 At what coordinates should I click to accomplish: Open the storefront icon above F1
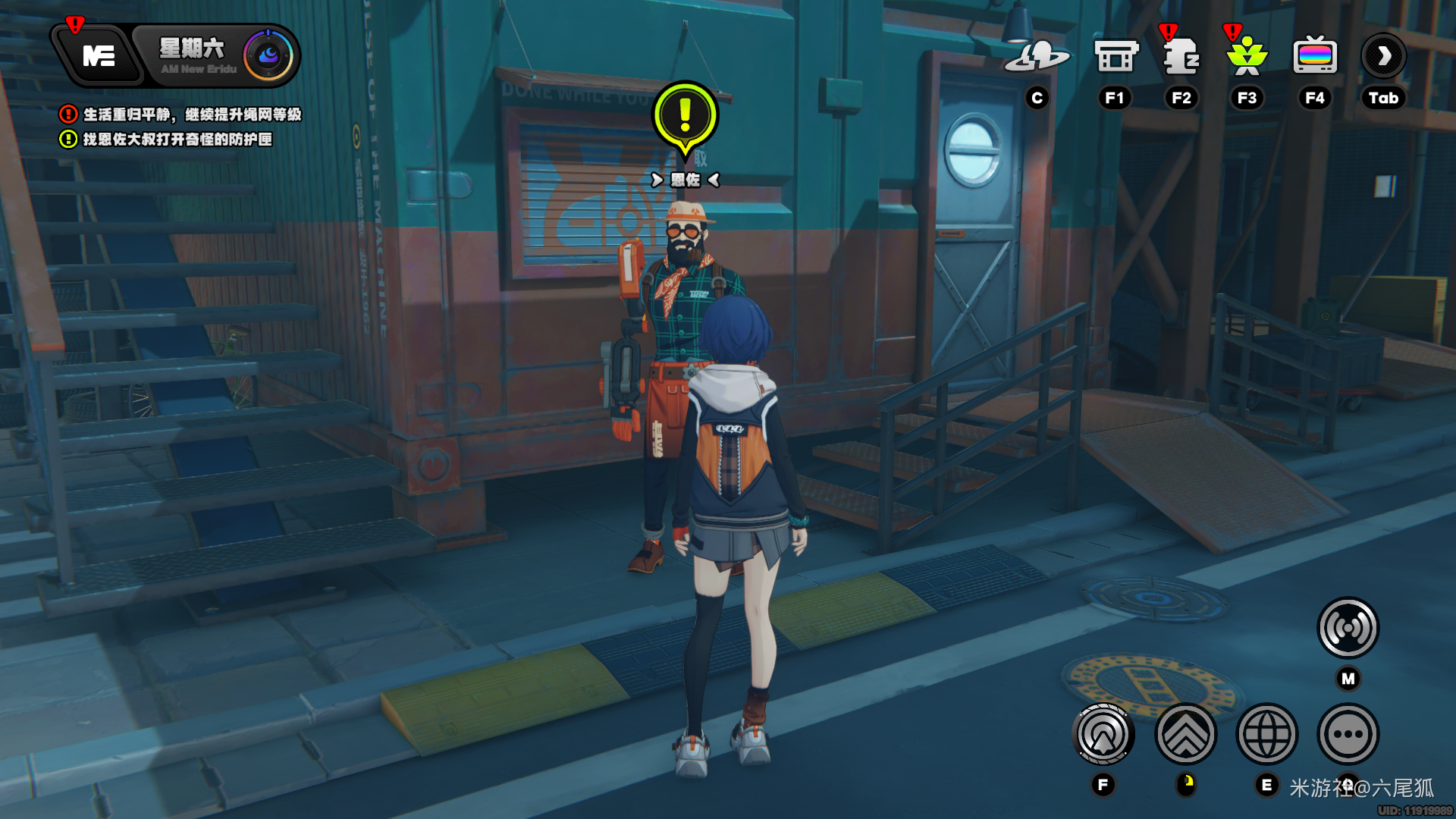(1116, 56)
